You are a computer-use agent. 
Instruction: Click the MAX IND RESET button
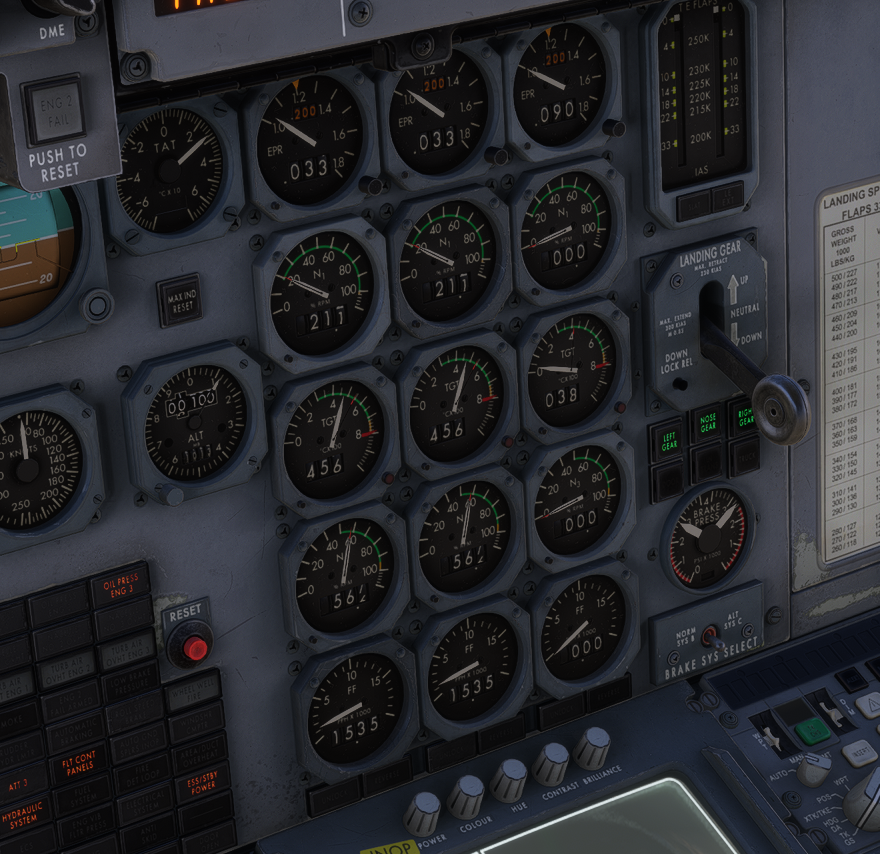pyautogui.click(x=180, y=299)
